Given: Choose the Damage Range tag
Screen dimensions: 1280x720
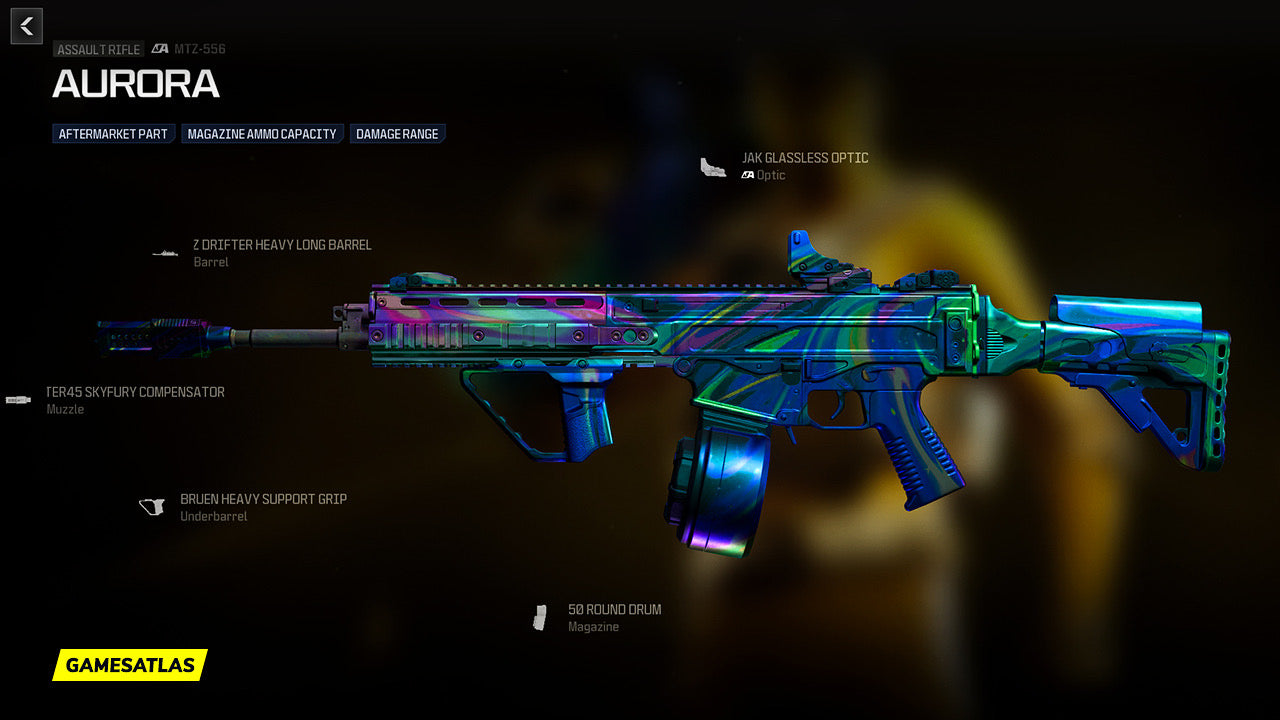Looking at the screenshot, I should (x=397, y=134).
